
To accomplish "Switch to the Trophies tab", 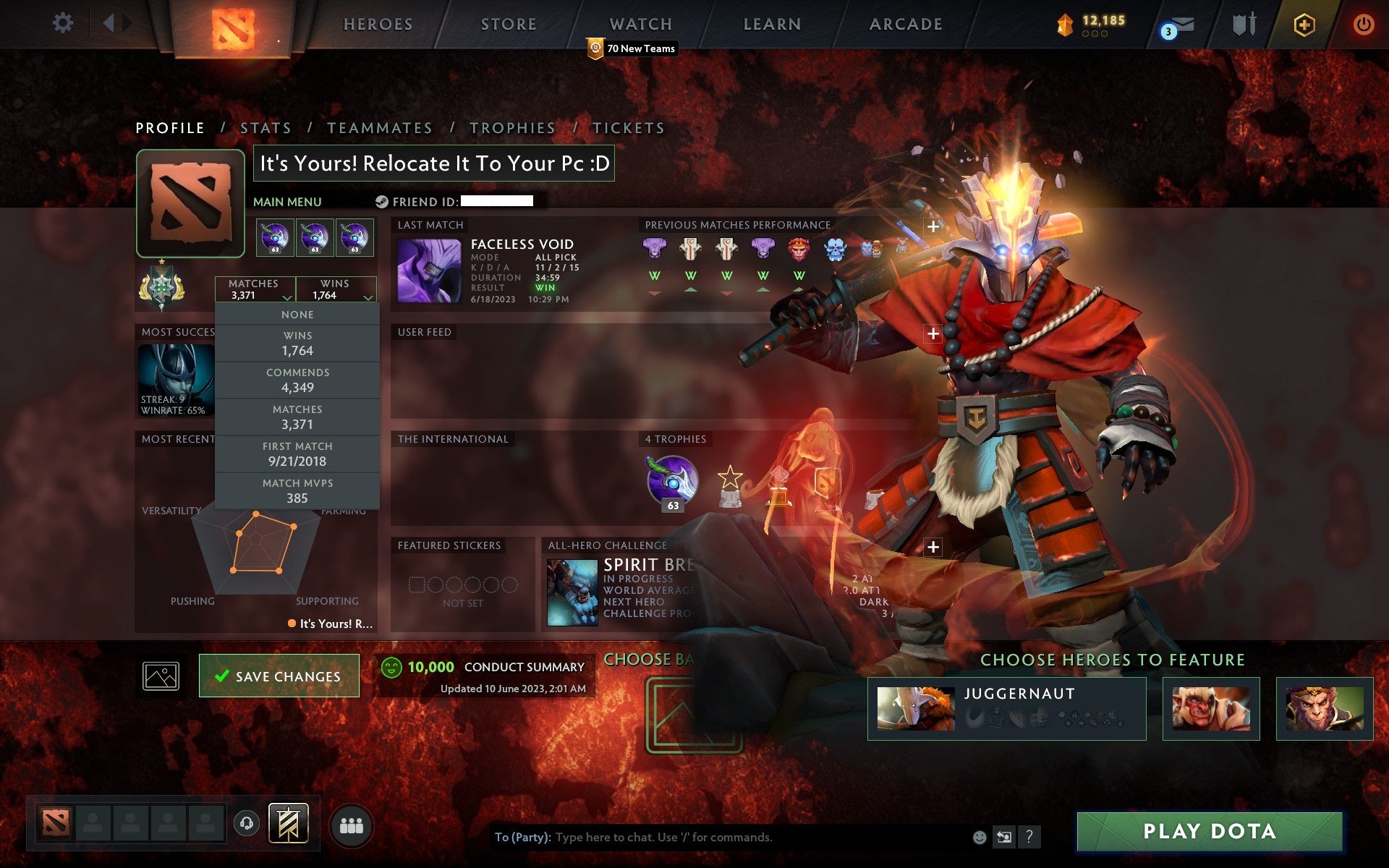I will pos(513,127).
